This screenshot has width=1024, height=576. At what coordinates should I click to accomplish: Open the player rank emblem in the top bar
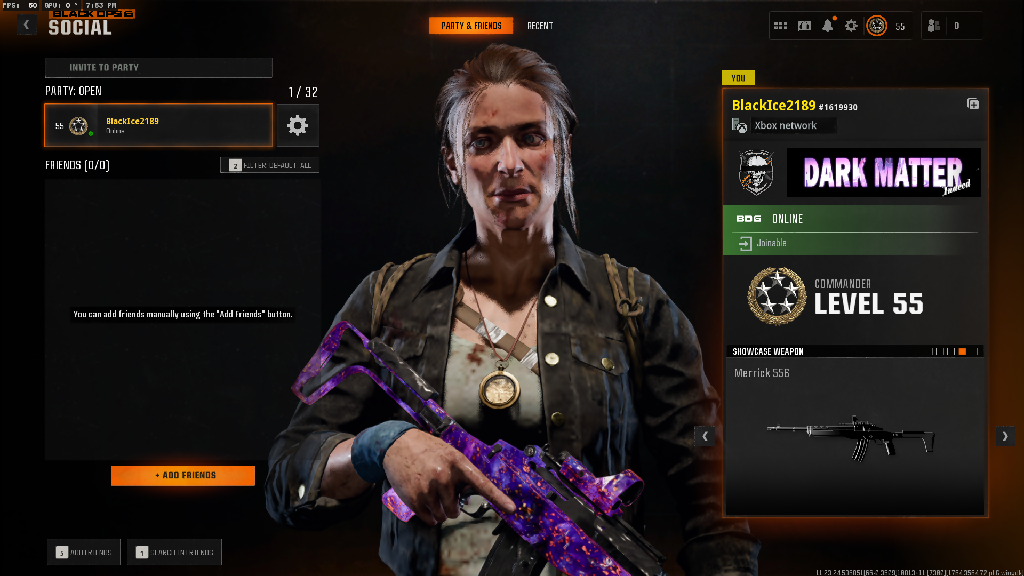tap(876, 25)
